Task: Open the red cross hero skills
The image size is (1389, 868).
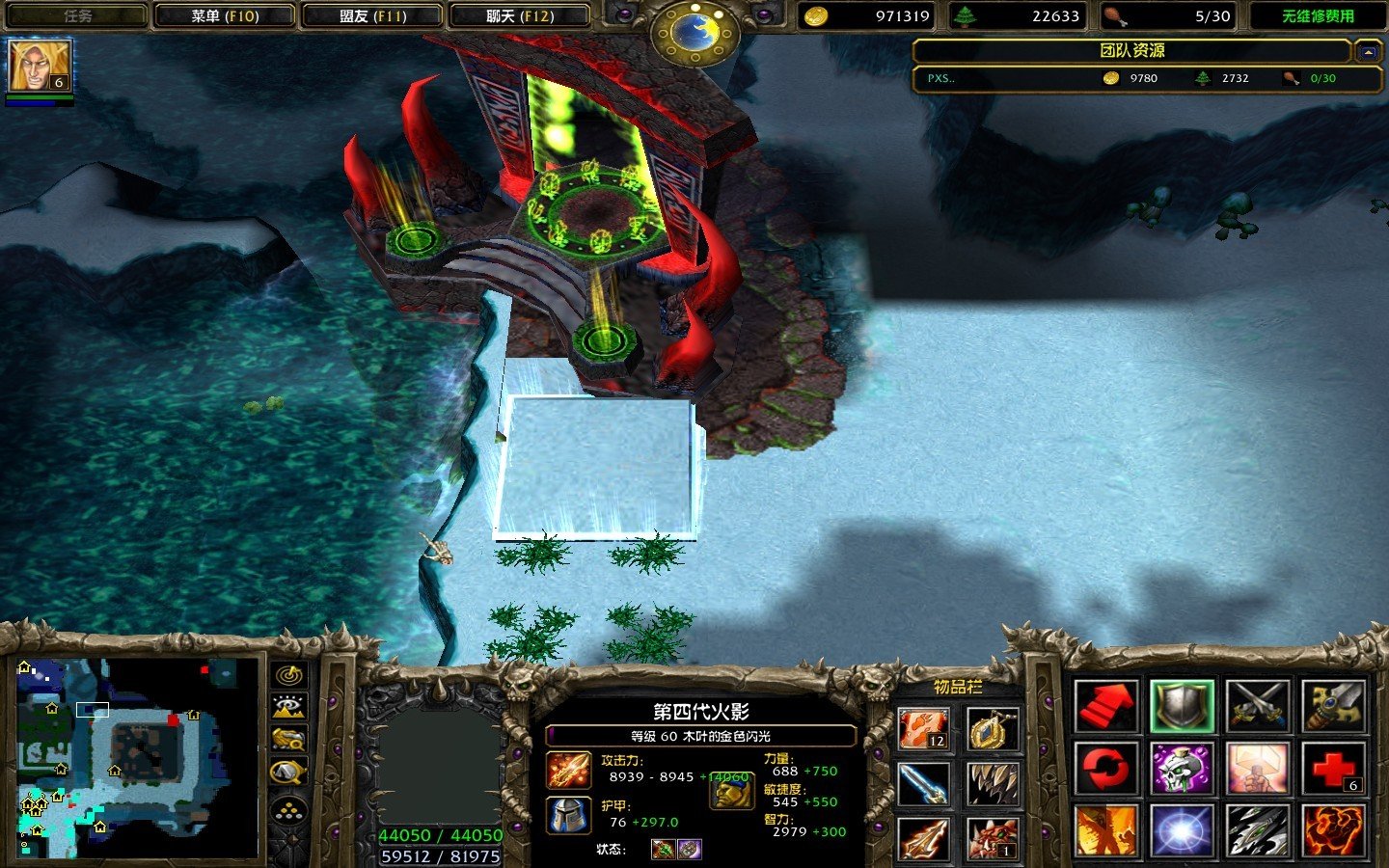Action: (1334, 768)
